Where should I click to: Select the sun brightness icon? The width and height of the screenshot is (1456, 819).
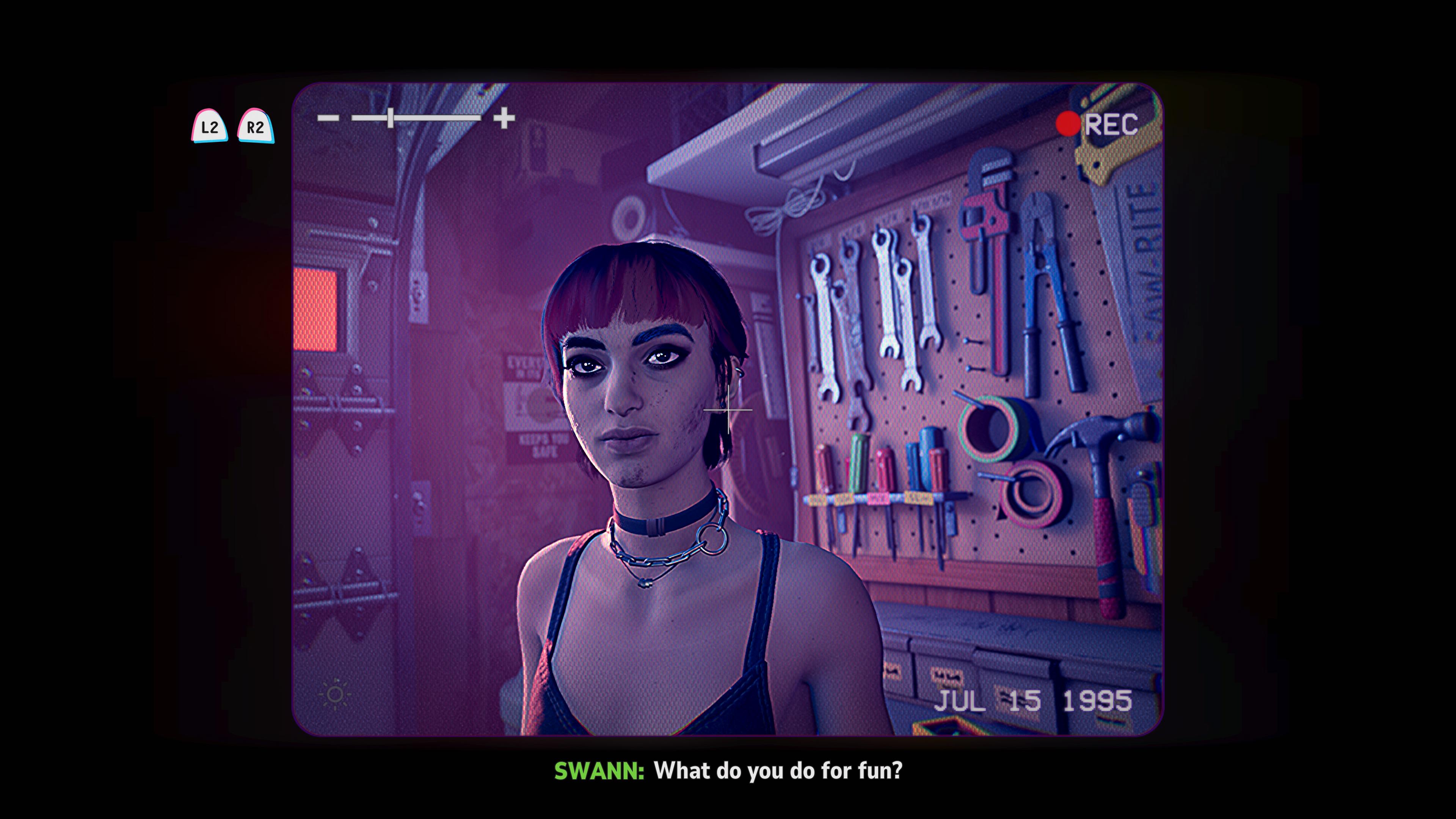(x=334, y=695)
